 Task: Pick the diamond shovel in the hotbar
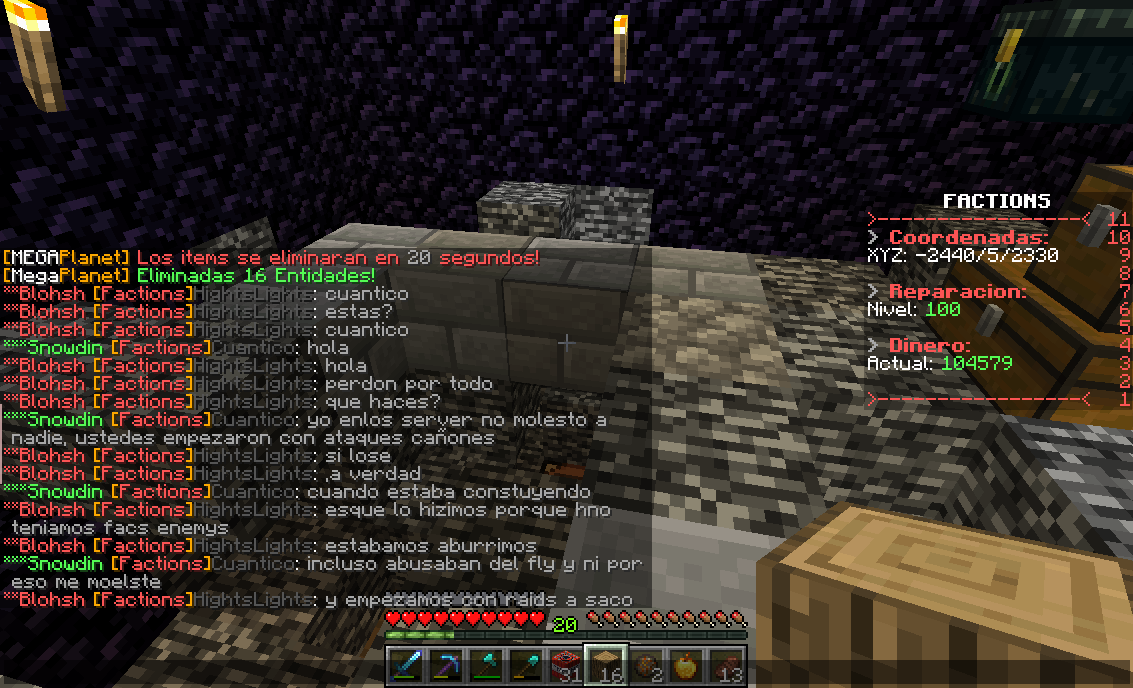tap(526, 665)
